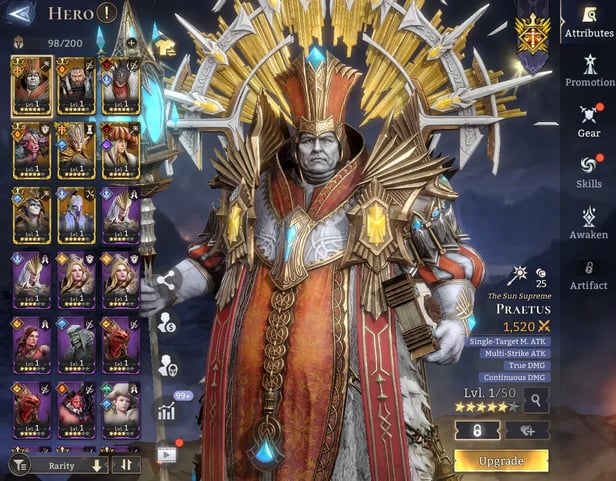Viewport: 616px width, 481px height.
Task: Select the first hero portrait in list
Action: pyautogui.click(x=31, y=85)
